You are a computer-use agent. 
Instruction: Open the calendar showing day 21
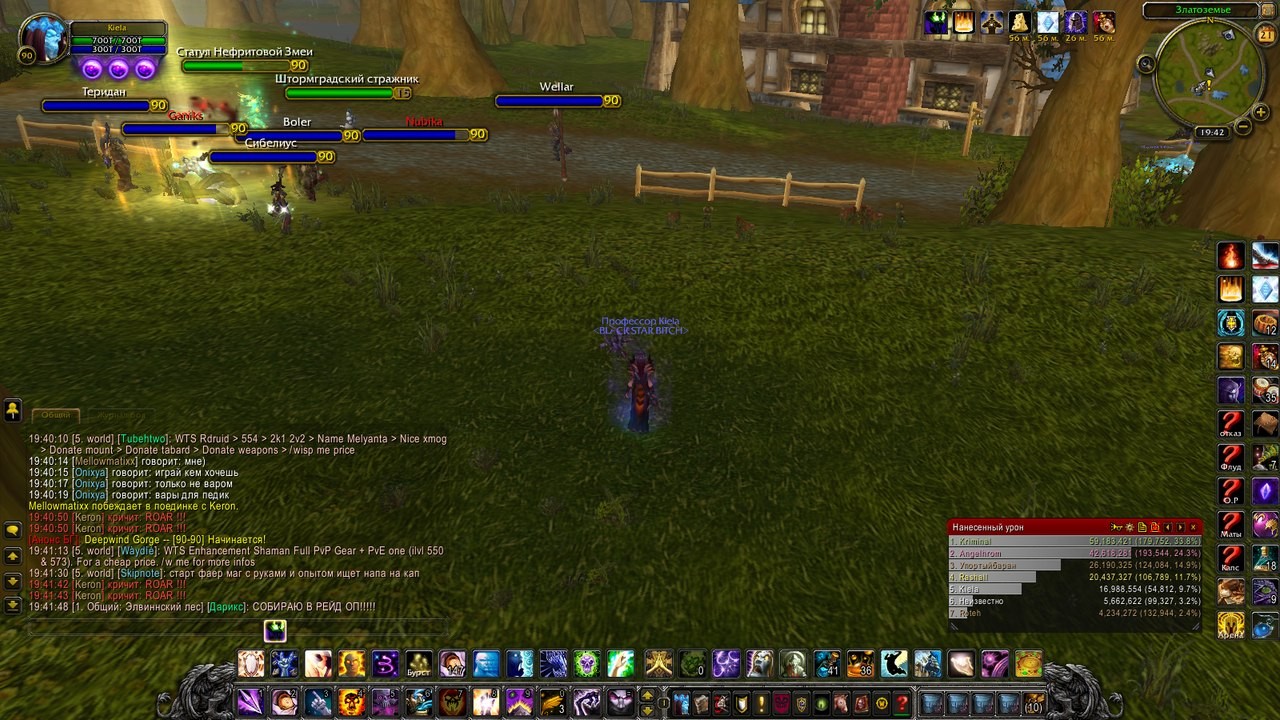[x=1265, y=35]
